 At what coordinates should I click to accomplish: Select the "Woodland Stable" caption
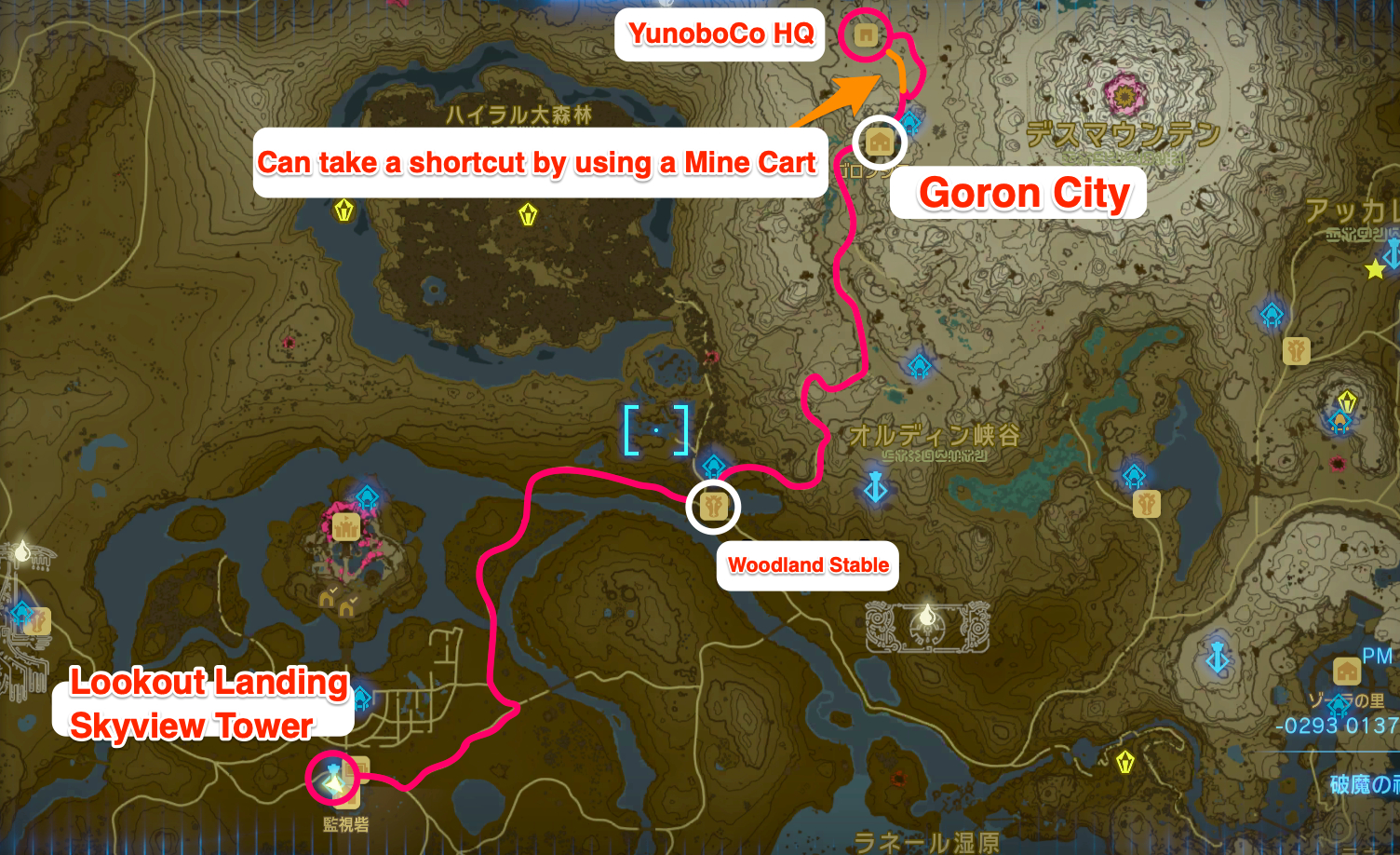click(x=806, y=565)
